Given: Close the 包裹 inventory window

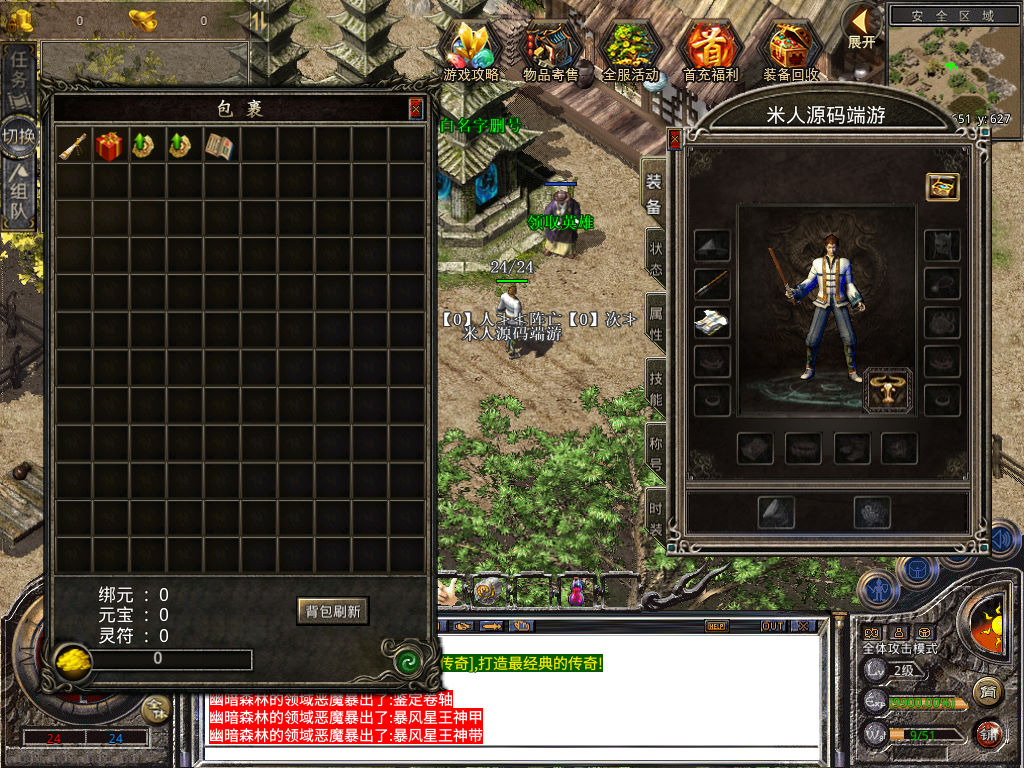Looking at the screenshot, I should [x=415, y=109].
